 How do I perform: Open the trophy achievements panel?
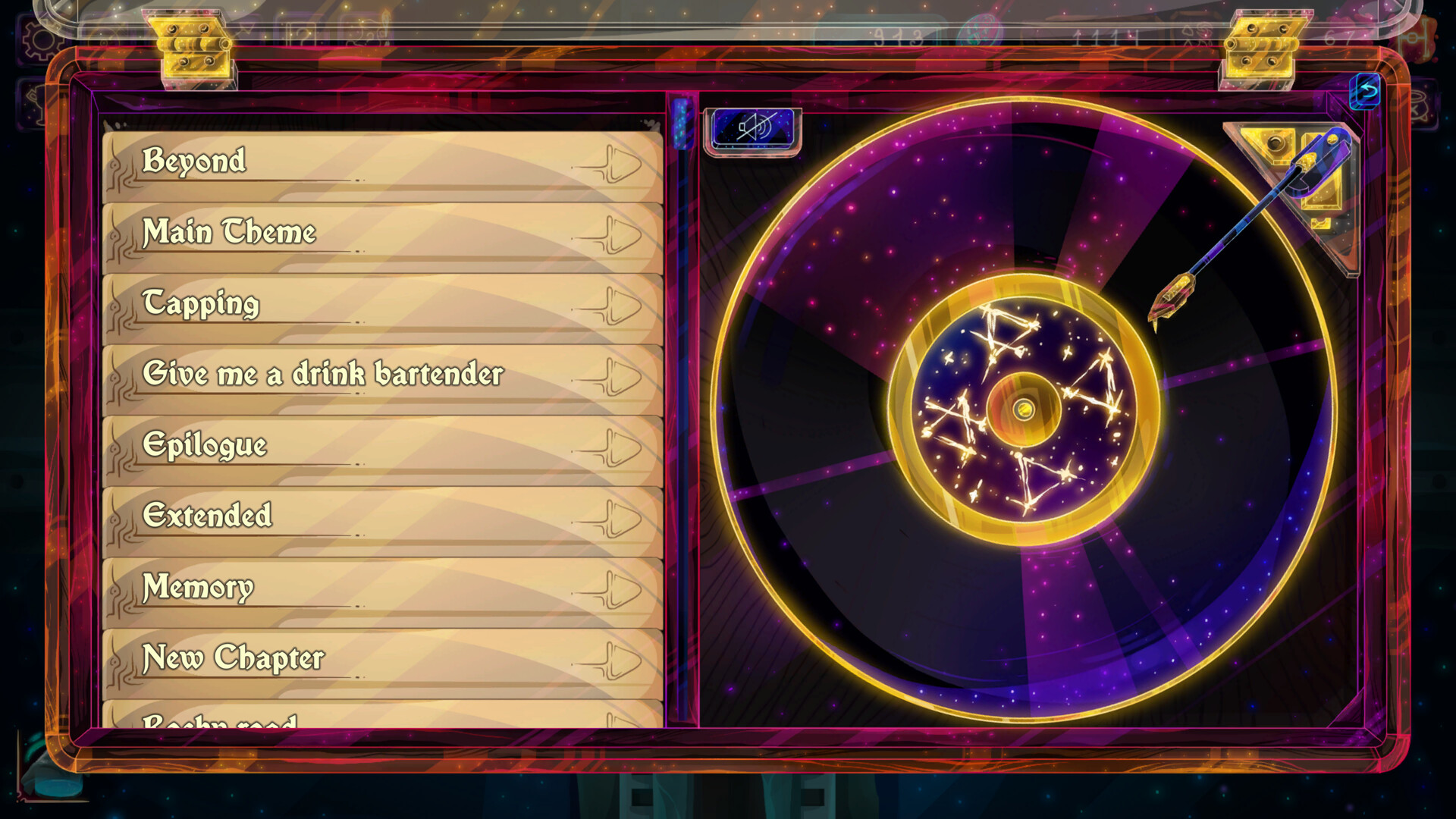pyautogui.click(x=34, y=105)
